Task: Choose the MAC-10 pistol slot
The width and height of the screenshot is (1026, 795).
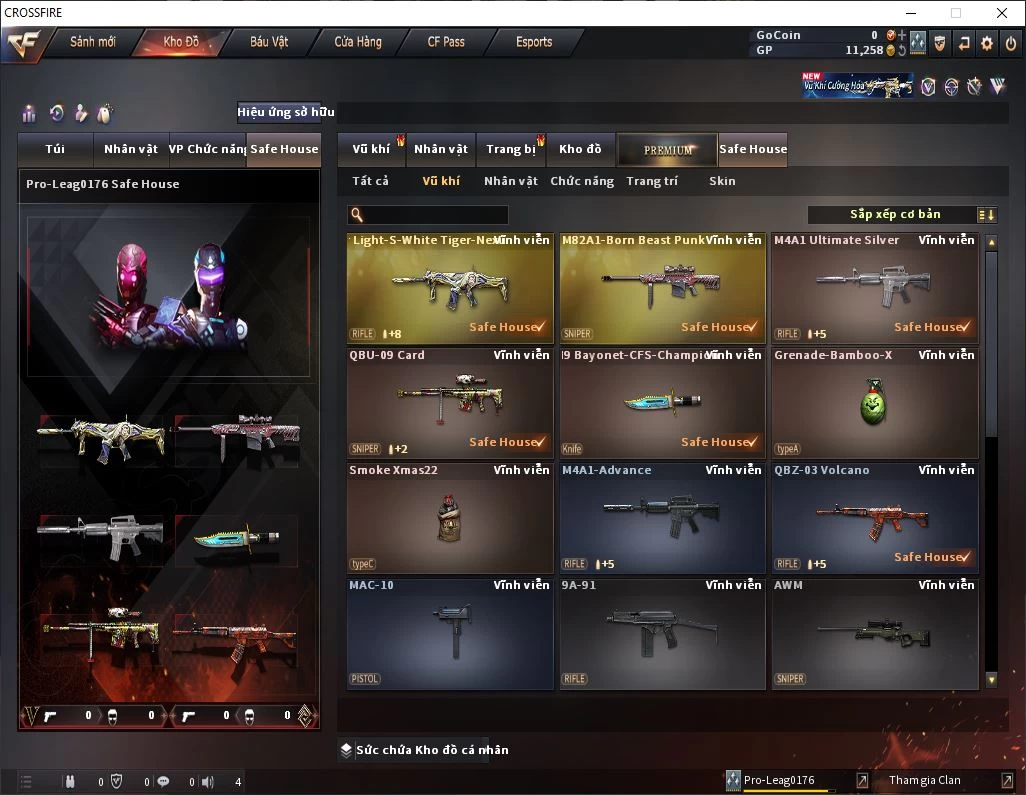Action: 450,634
